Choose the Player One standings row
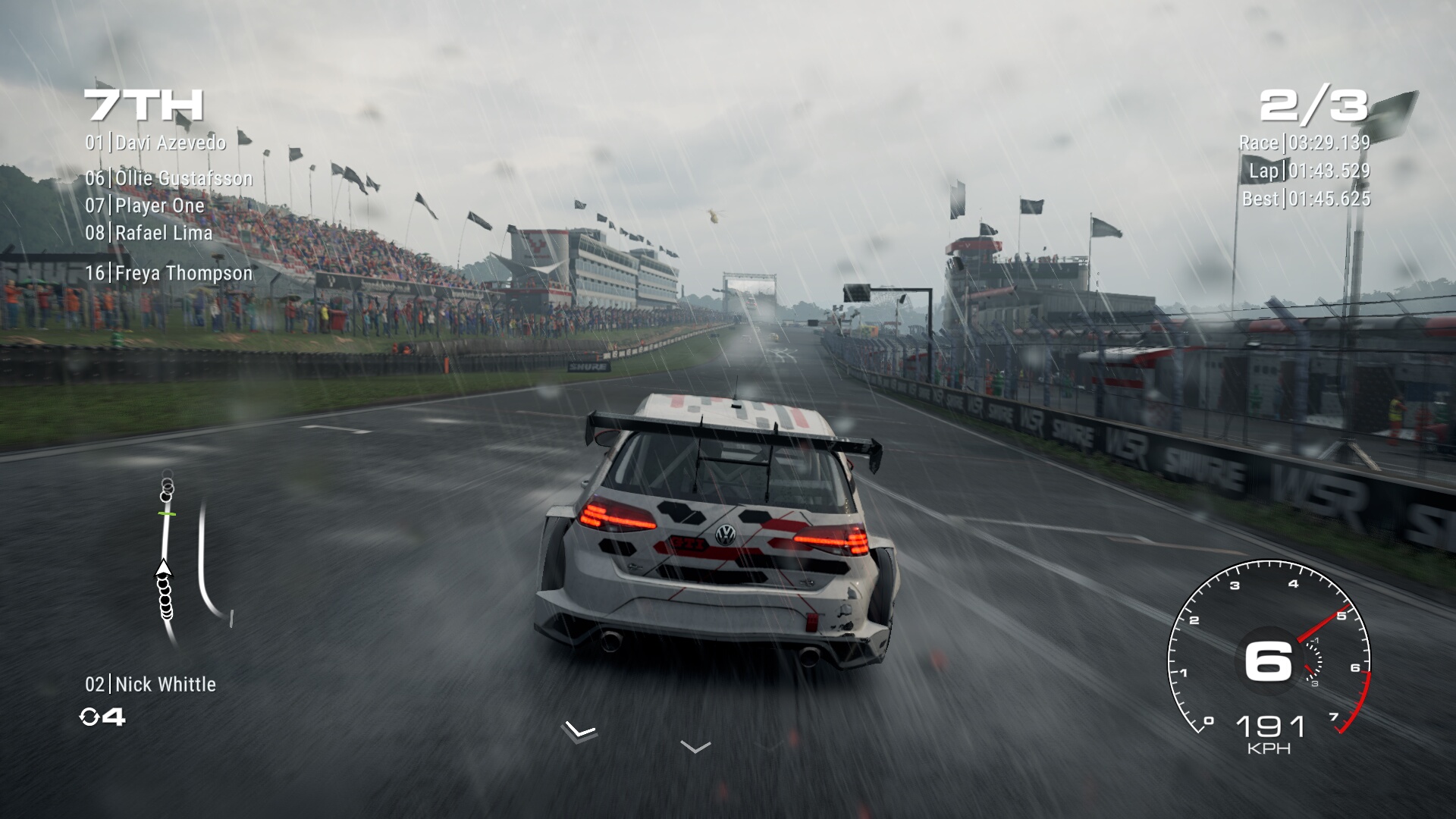Image resolution: width=1456 pixels, height=819 pixels. point(145,206)
